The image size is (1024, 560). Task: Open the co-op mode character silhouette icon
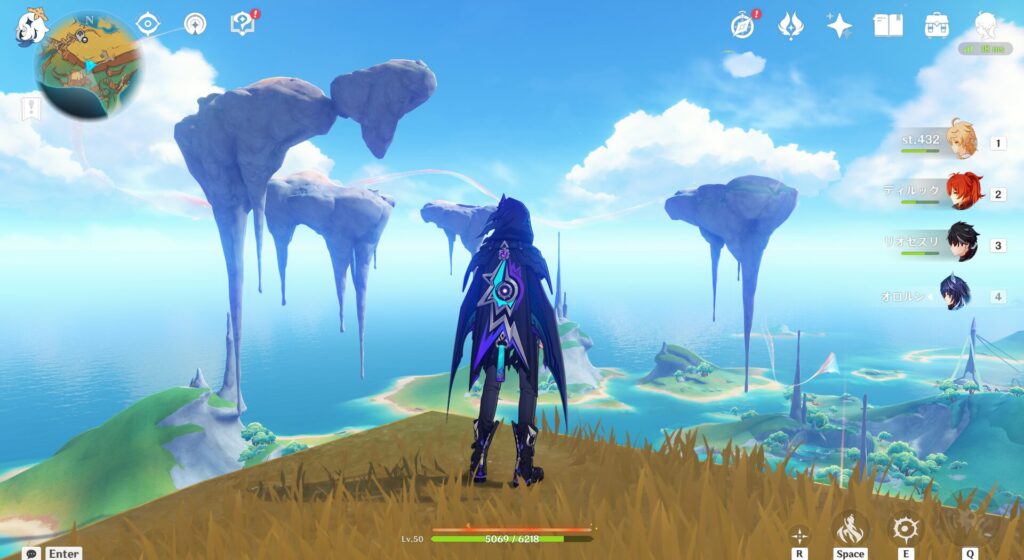point(986,25)
